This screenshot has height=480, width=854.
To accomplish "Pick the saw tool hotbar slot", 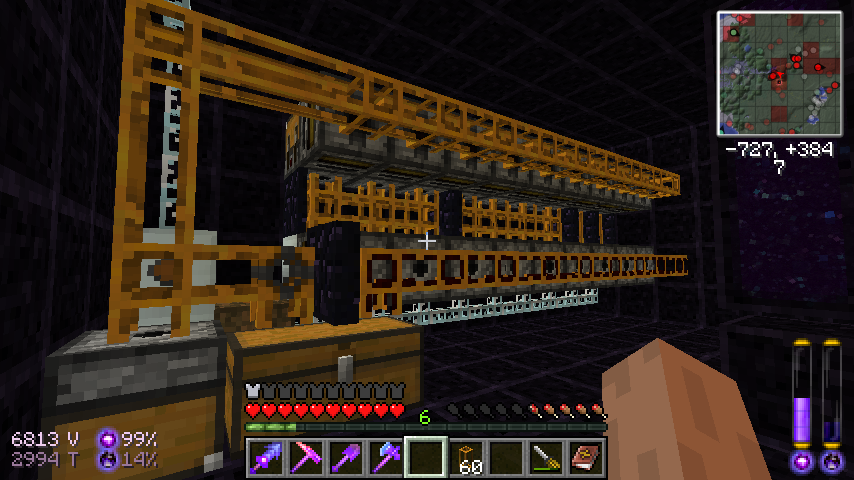I will tap(546, 458).
